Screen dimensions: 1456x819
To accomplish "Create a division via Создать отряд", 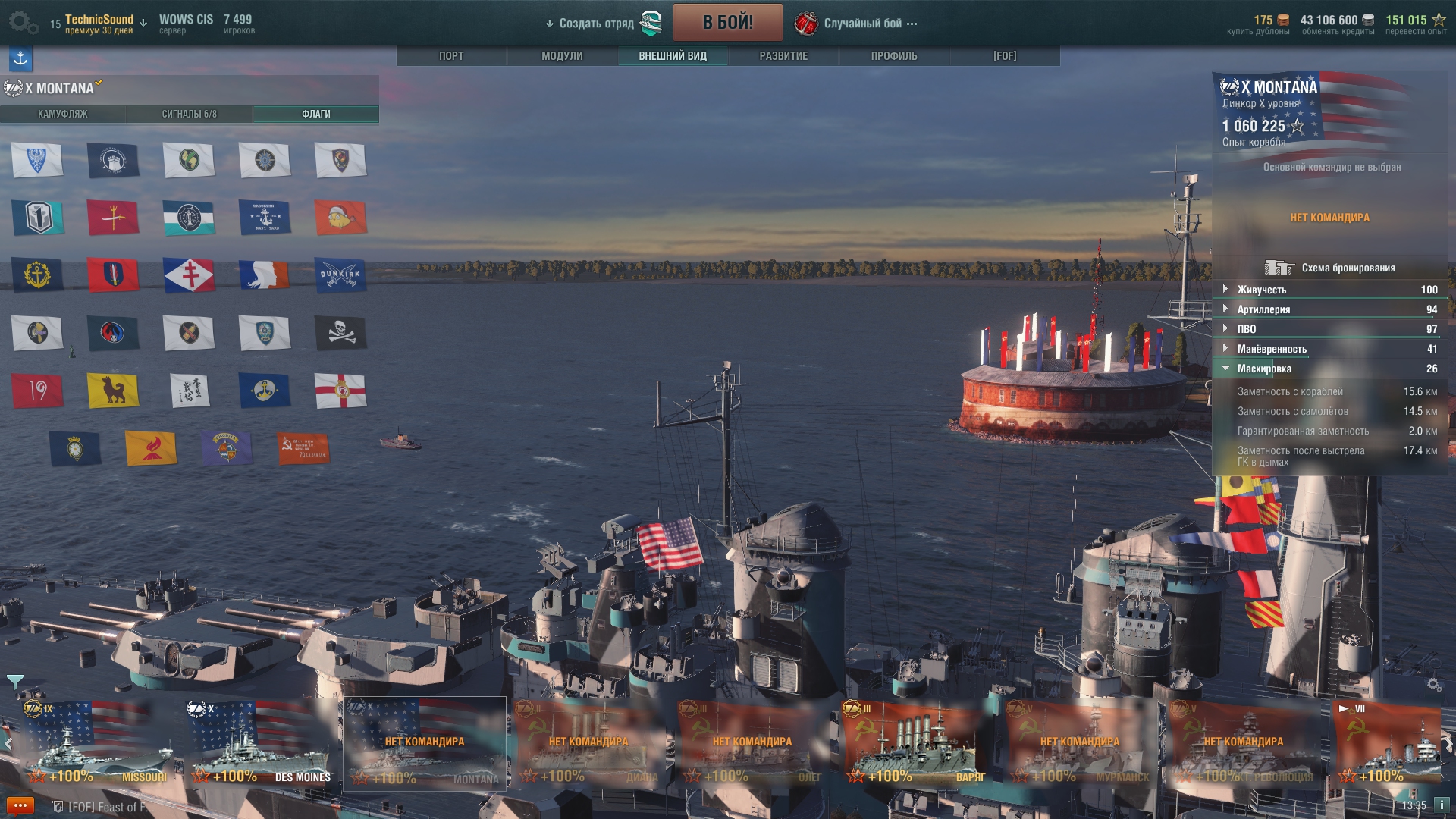I will click(596, 24).
